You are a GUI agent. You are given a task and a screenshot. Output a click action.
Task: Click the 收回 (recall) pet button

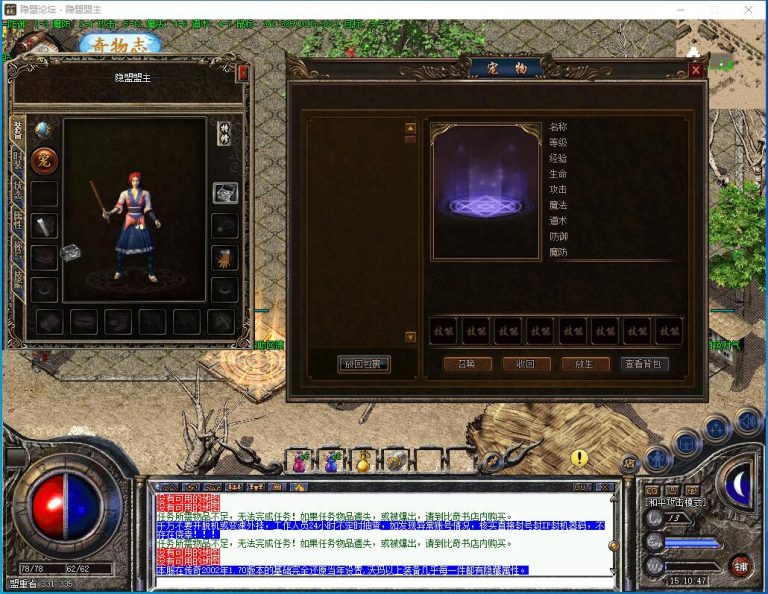pos(526,364)
